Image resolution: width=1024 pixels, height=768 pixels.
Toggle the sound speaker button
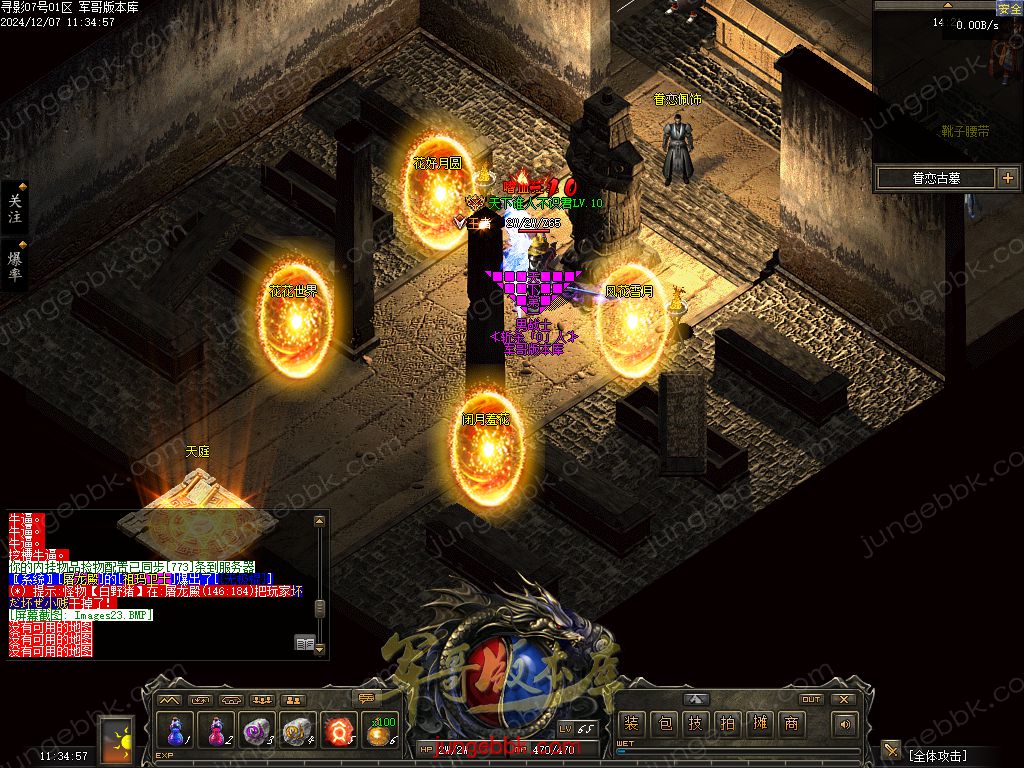(x=845, y=724)
